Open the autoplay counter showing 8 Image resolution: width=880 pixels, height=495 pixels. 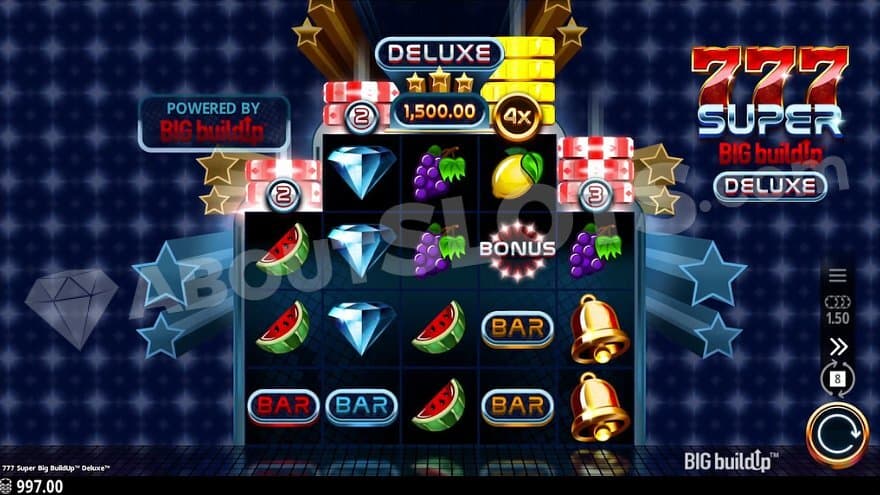(x=838, y=380)
